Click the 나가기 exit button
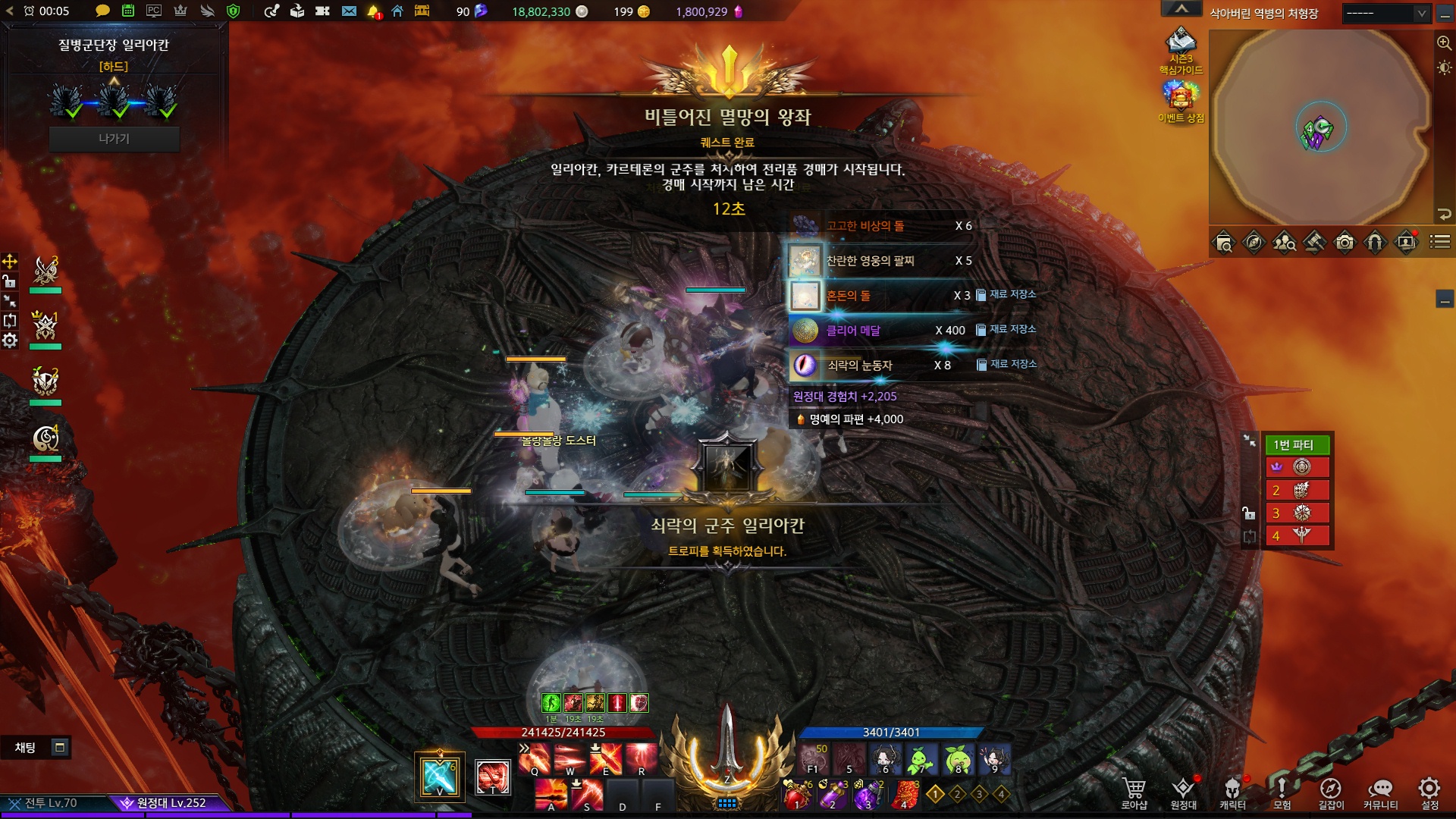 tap(114, 139)
